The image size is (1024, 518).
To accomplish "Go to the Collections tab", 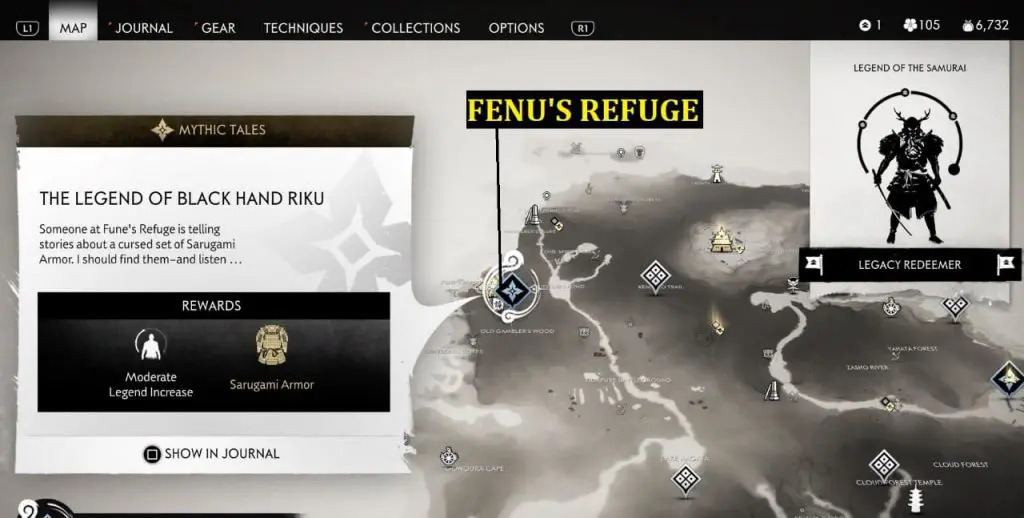I will 415,27.
